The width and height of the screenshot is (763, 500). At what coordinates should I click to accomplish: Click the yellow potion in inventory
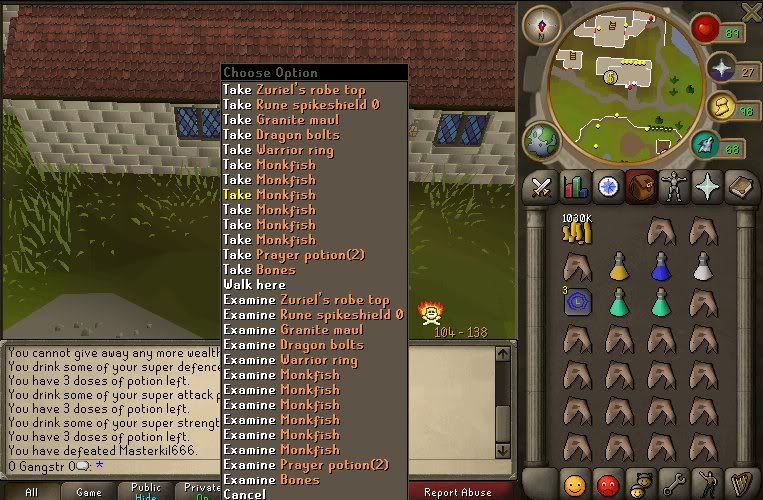click(619, 266)
